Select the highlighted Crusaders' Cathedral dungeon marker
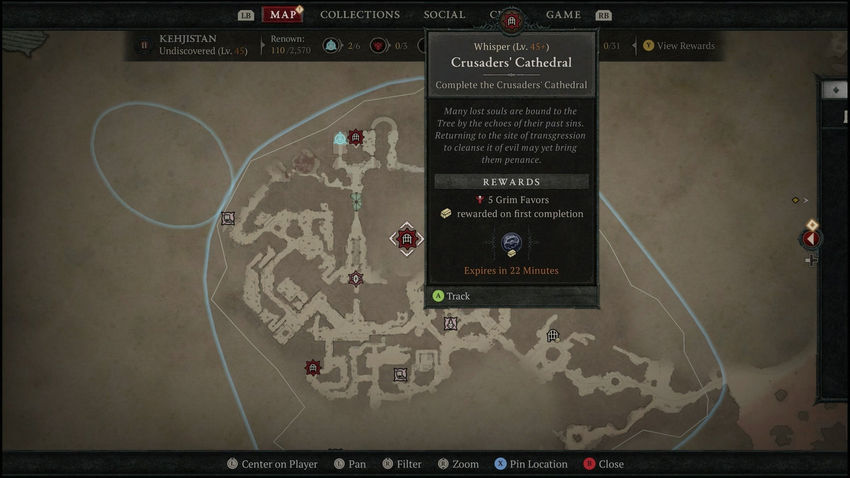850x478 pixels. (x=406, y=239)
